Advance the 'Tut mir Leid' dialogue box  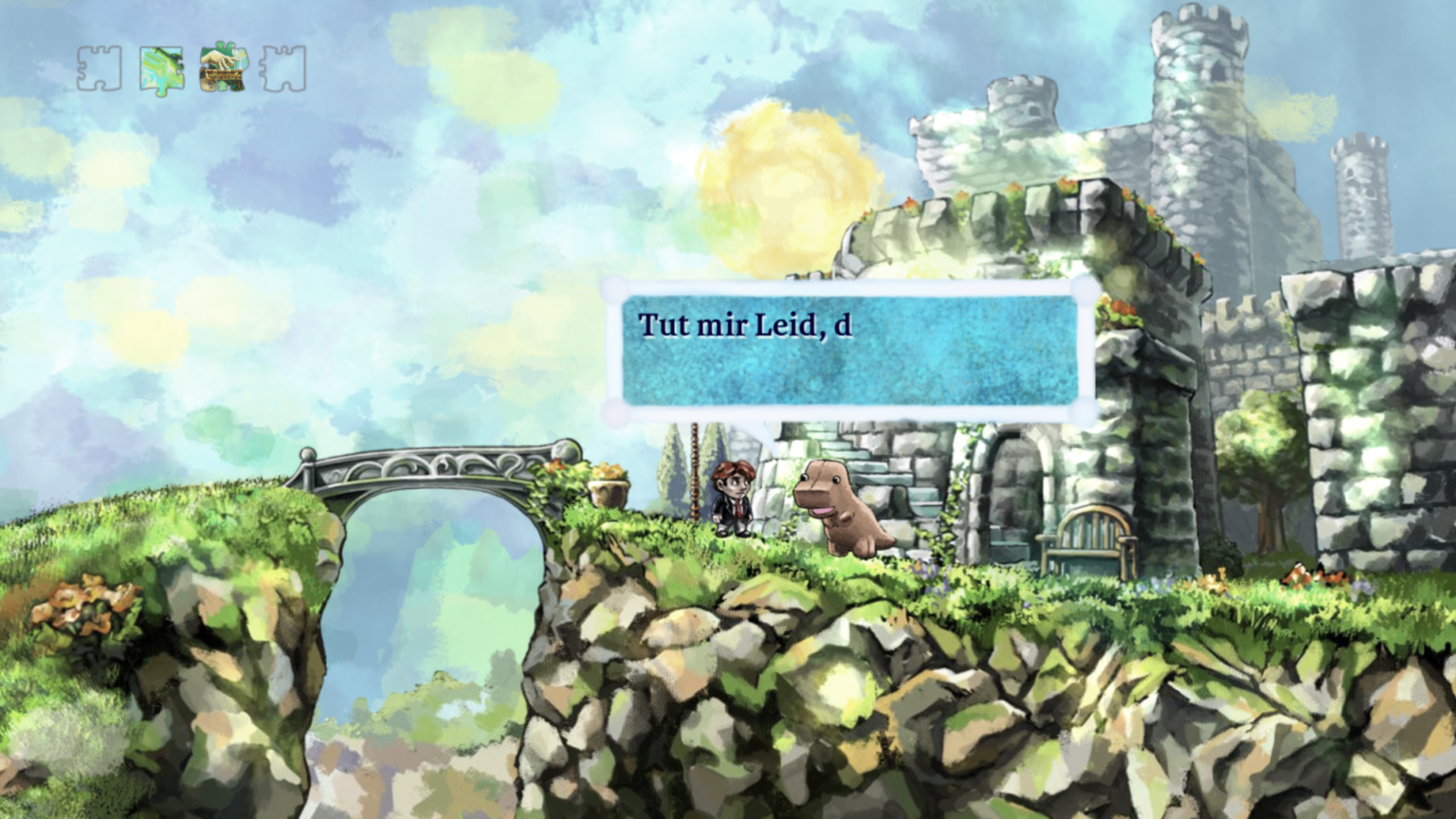tap(850, 350)
